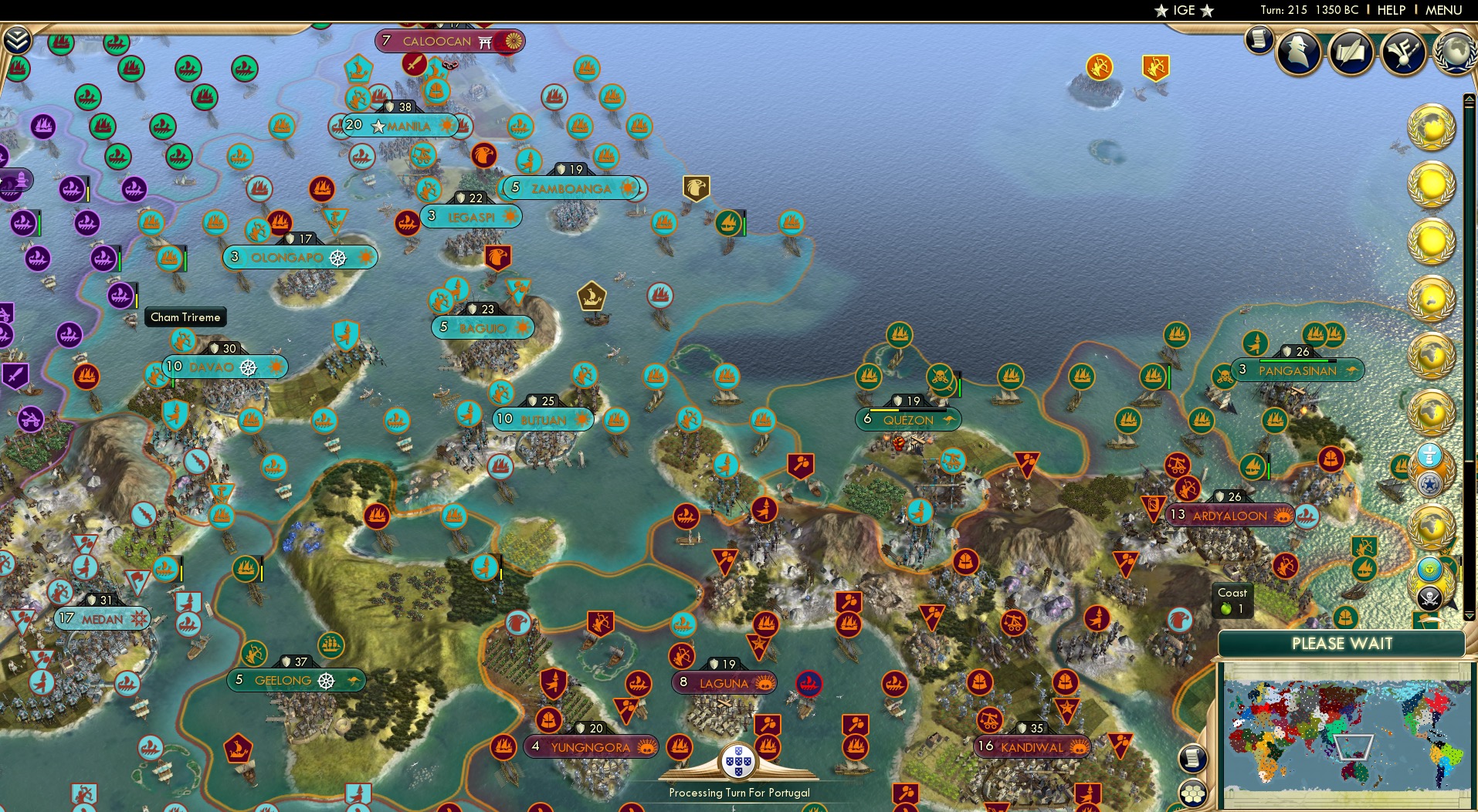Viewport: 1478px width, 812px height.
Task: Switch to strategic view with hex icon
Action: [x=1193, y=793]
